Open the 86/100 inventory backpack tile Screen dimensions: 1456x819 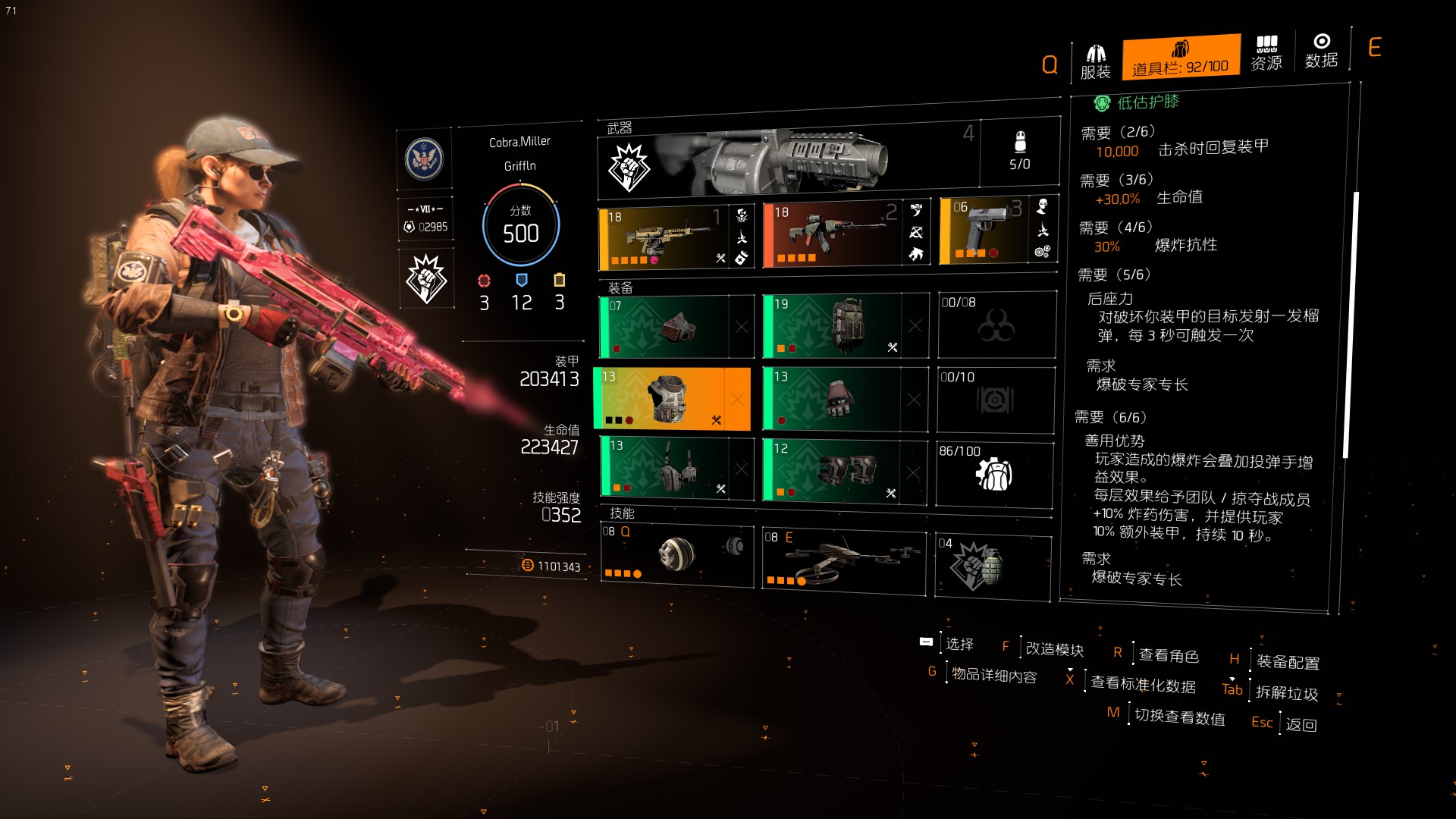coord(994,475)
